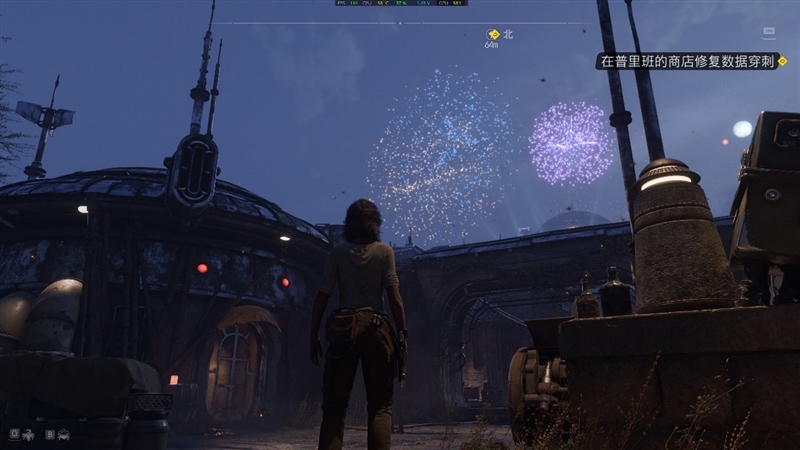Screen dimensions: 800x450
Task: Select the yellow quest marker on compass
Action: pos(493,34)
